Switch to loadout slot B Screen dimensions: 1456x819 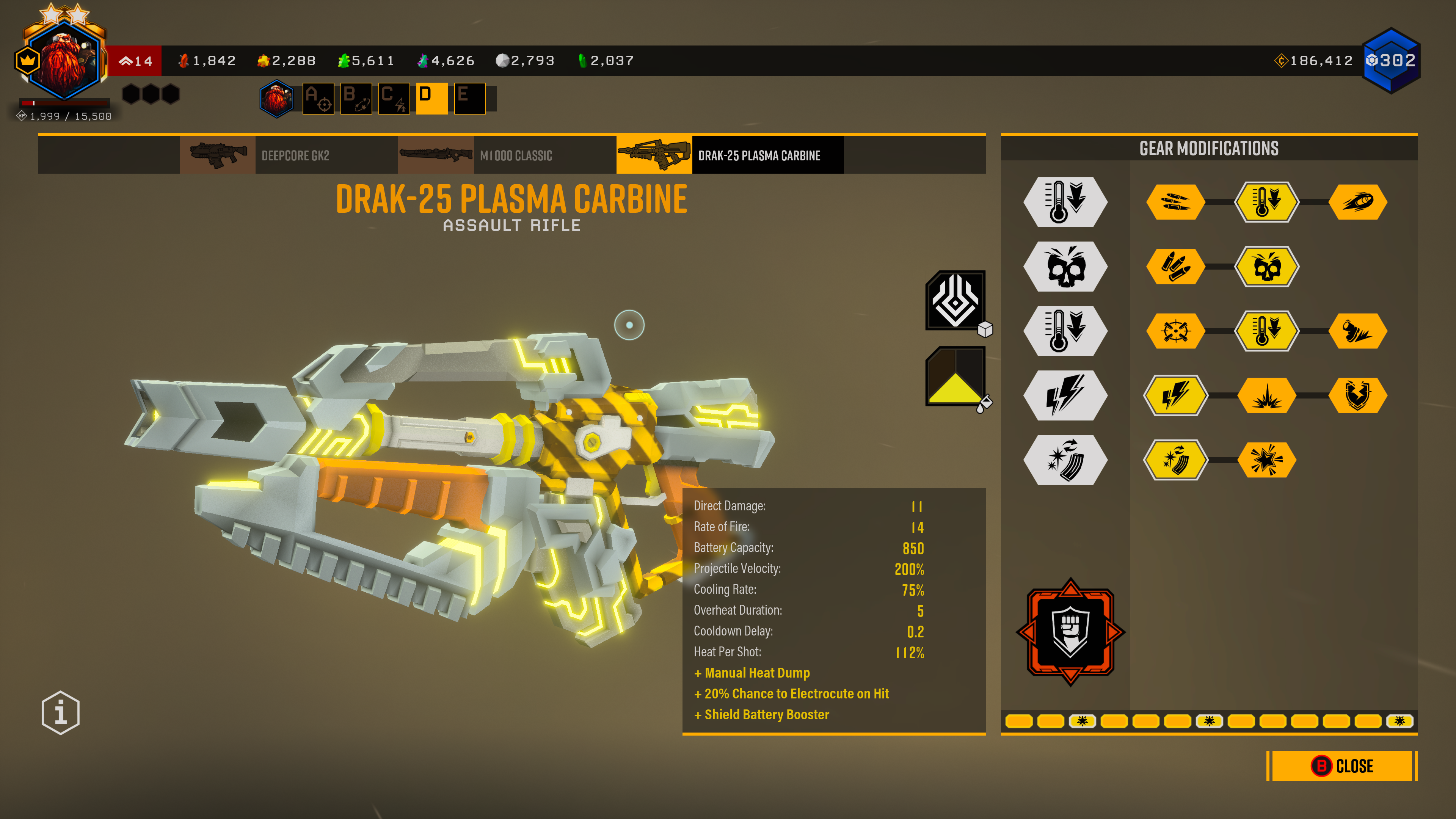[356, 98]
